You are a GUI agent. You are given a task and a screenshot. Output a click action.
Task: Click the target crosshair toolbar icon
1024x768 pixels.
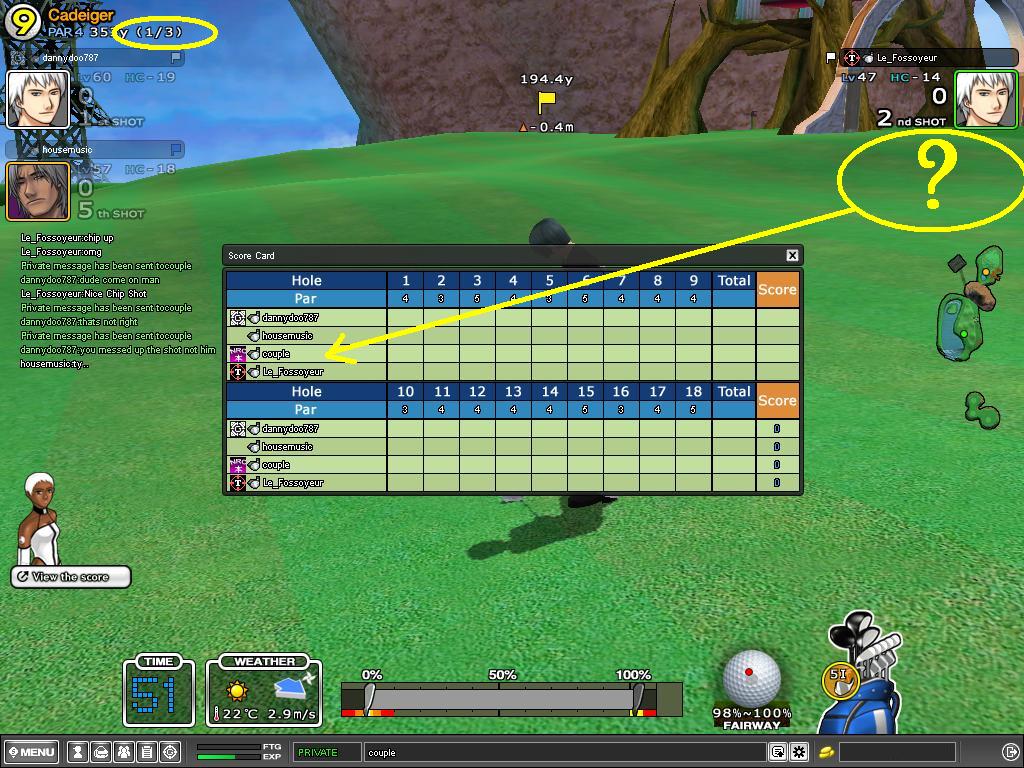(170, 752)
